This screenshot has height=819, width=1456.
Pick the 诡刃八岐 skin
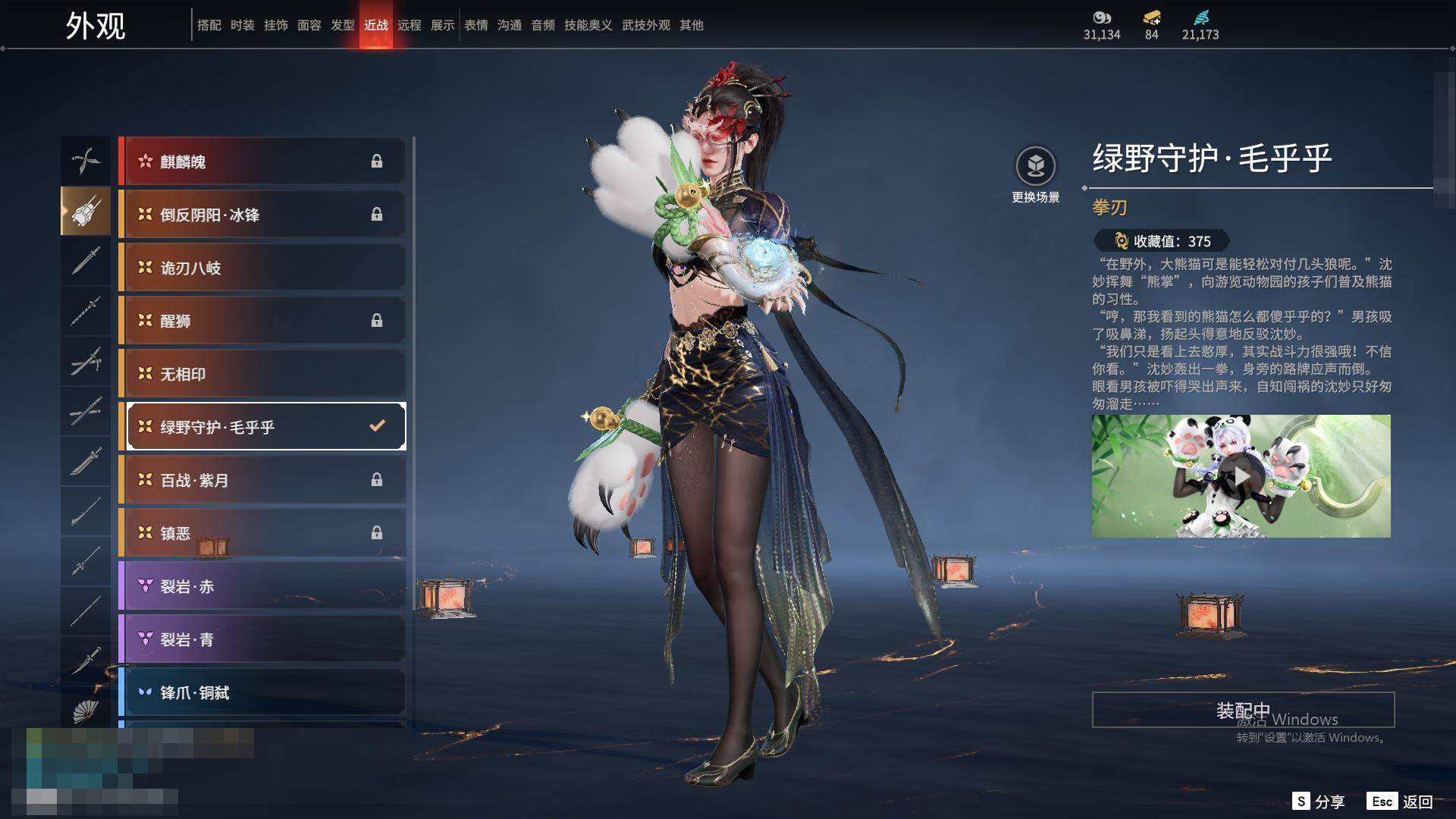262,268
